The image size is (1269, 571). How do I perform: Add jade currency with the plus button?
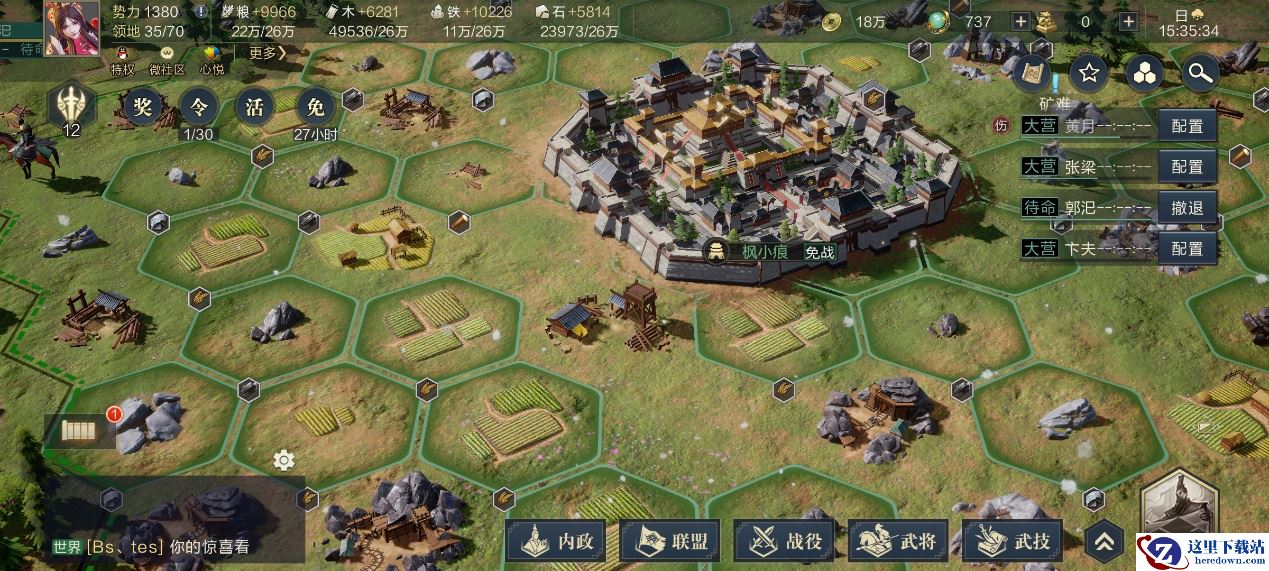click(1020, 21)
